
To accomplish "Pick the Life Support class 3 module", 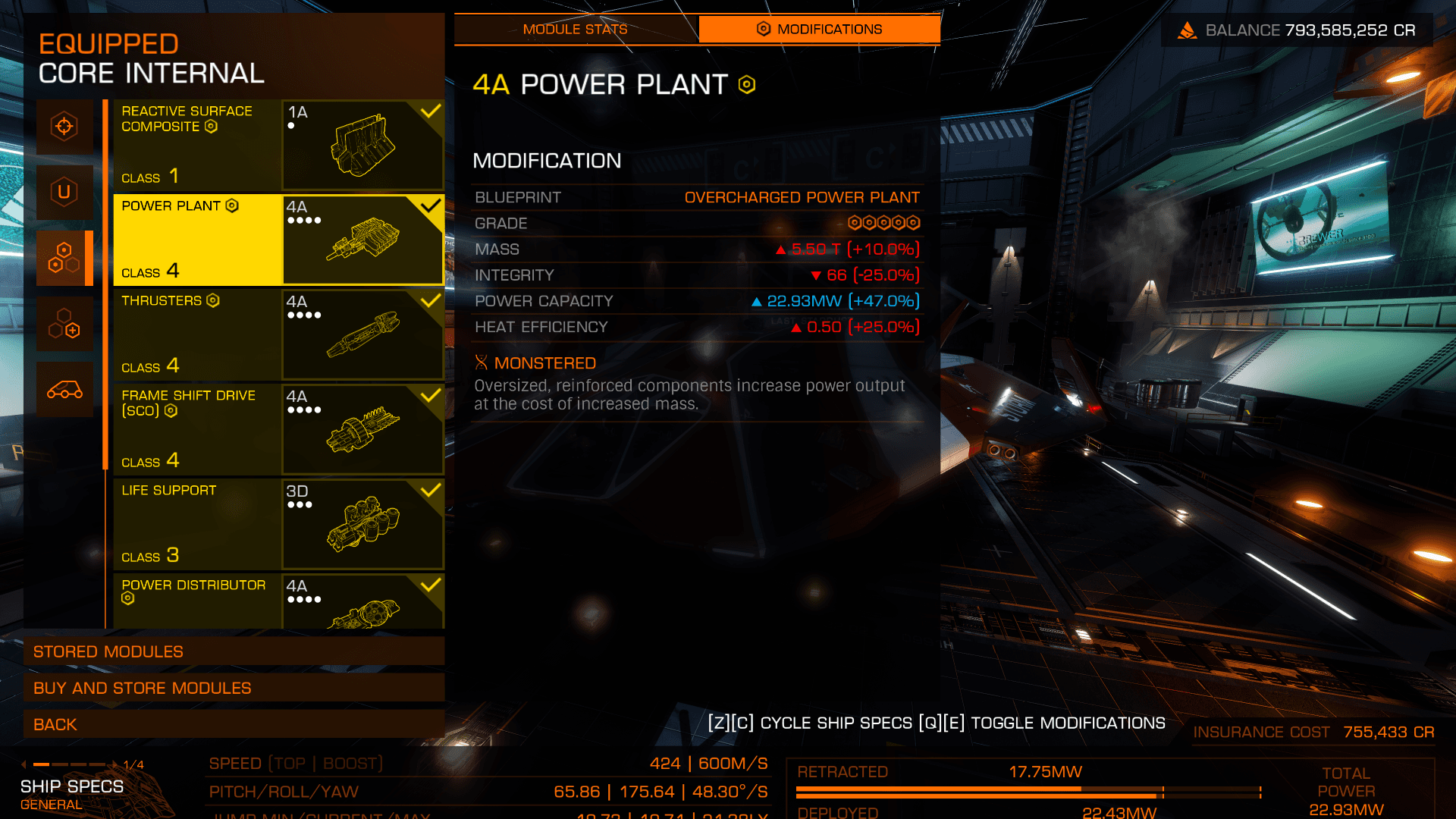I will click(x=278, y=524).
